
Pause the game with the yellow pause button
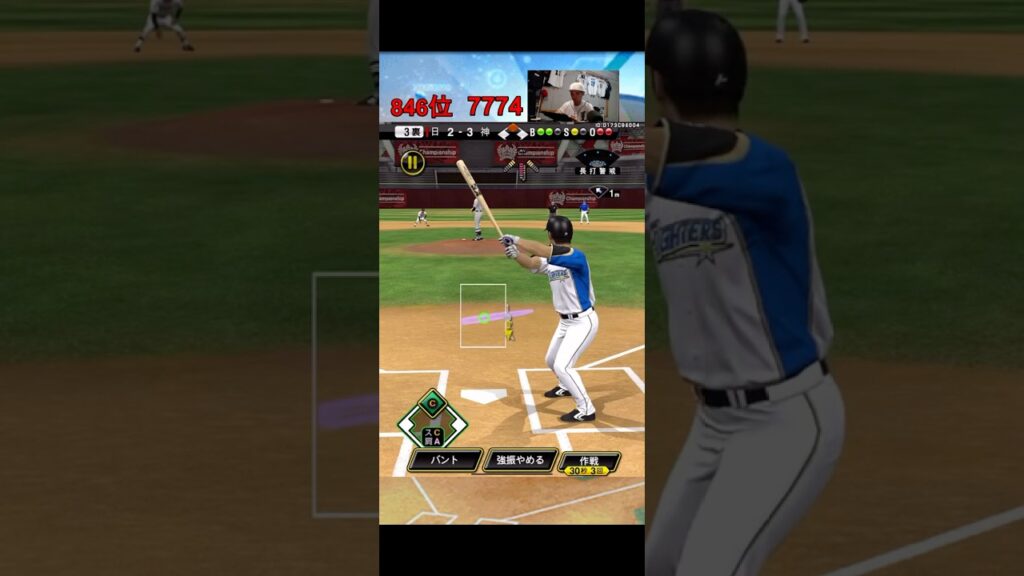tap(412, 162)
